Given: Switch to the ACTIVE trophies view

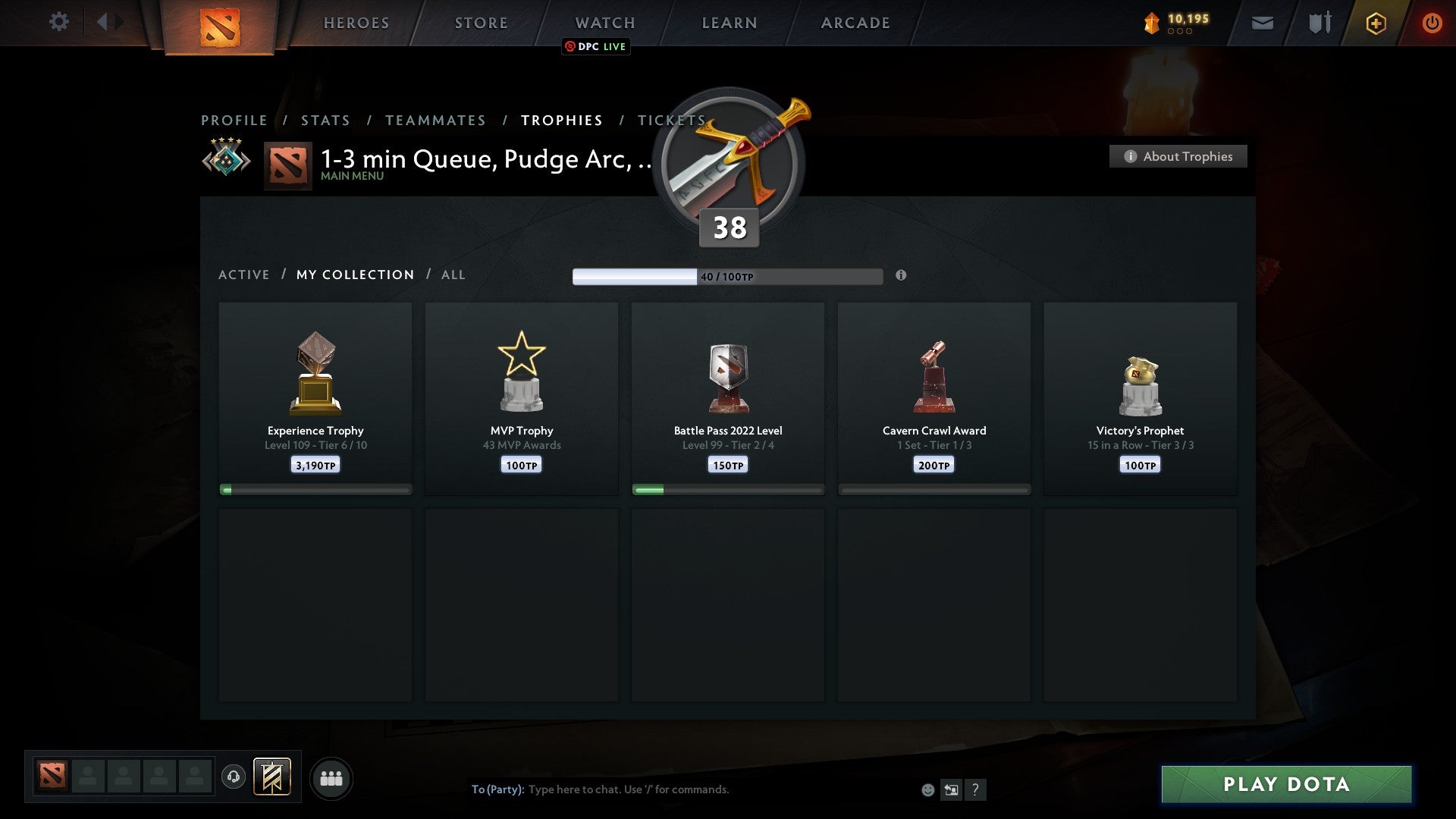Looking at the screenshot, I should click(x=244, y=275).
